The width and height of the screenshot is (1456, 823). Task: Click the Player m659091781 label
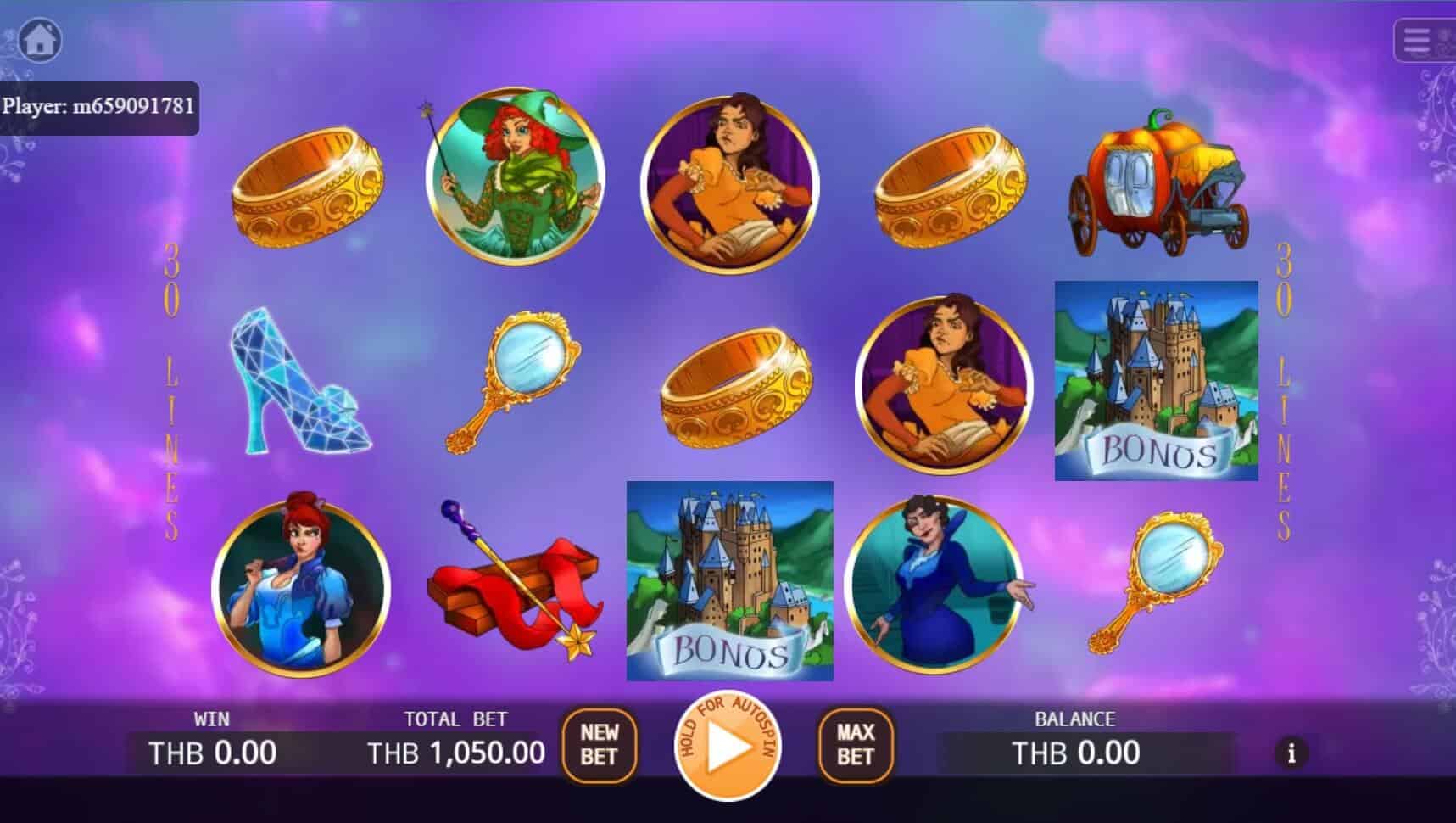coord(98,108)
